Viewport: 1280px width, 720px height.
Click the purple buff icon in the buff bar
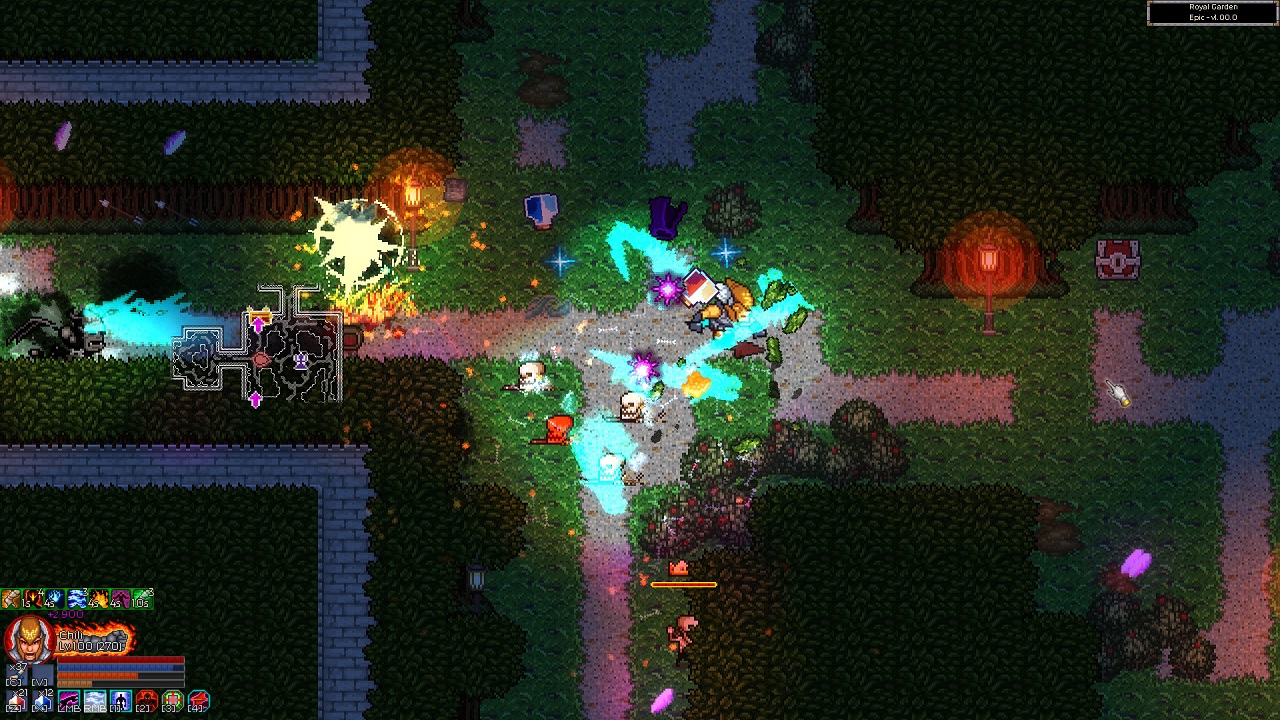point(119,598)
